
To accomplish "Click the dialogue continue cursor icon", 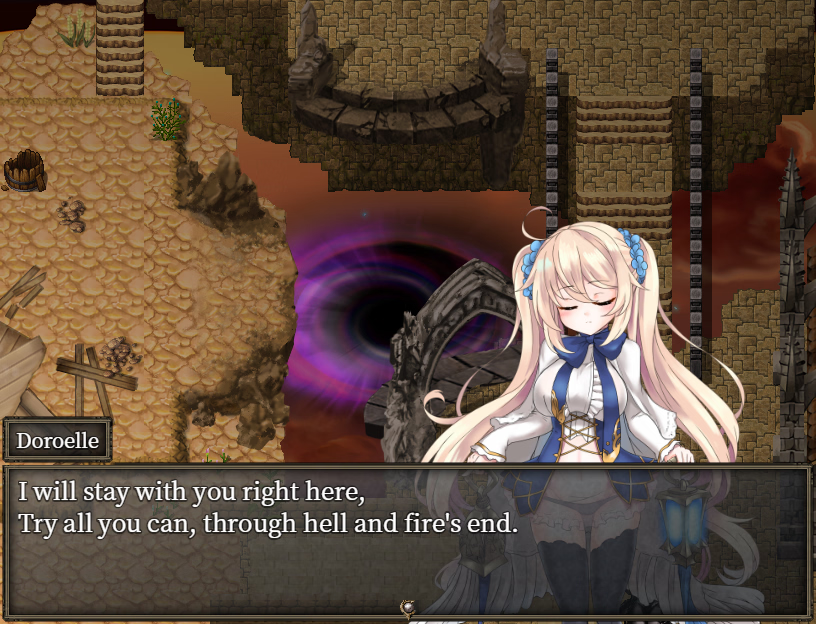I will tap(407, 607).
